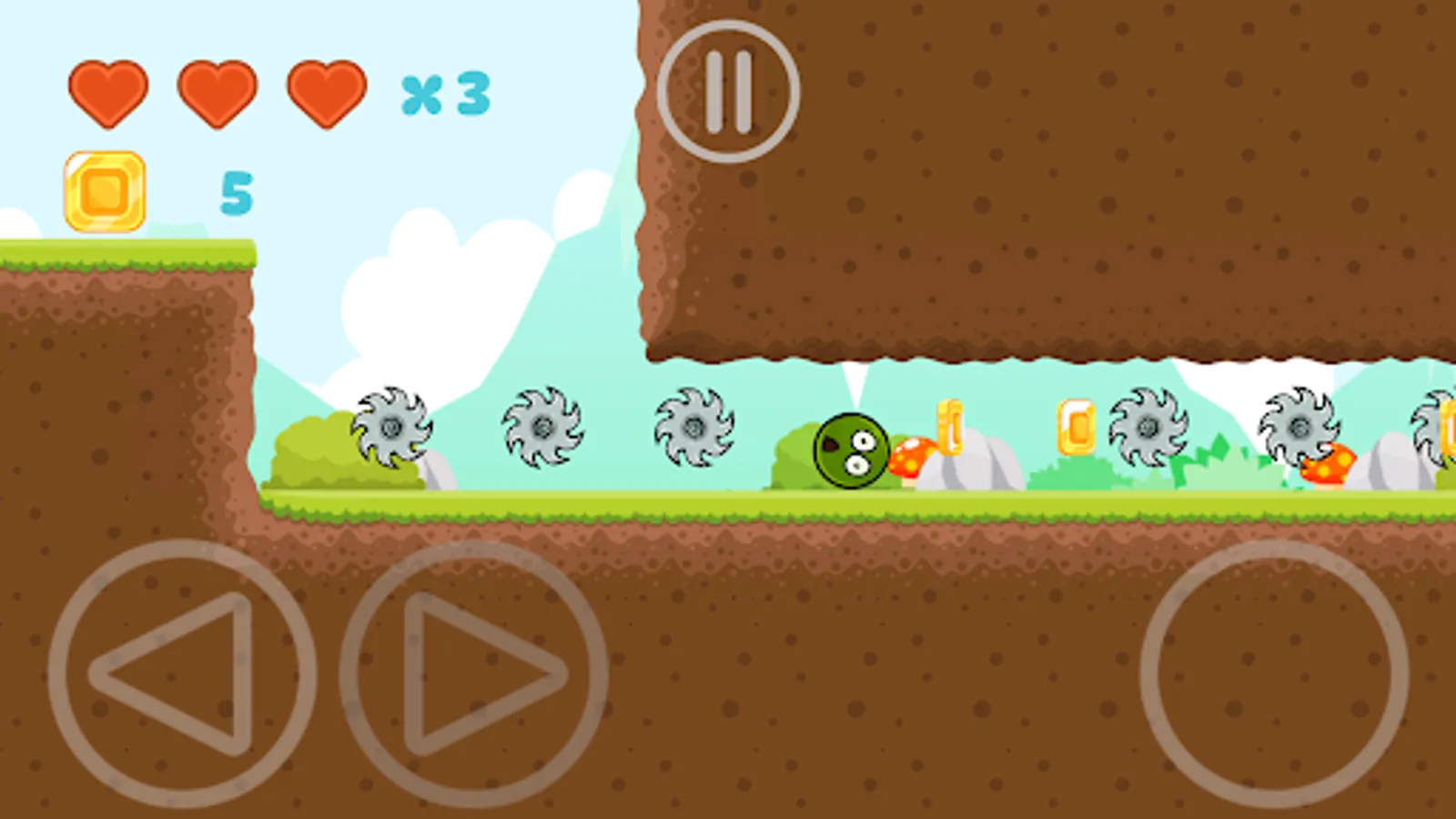Click the middle heart of the three hearts
Image resolution: width=1456 pixels, height=819 pixels.
pyautogui.click(x=217, y=94)
